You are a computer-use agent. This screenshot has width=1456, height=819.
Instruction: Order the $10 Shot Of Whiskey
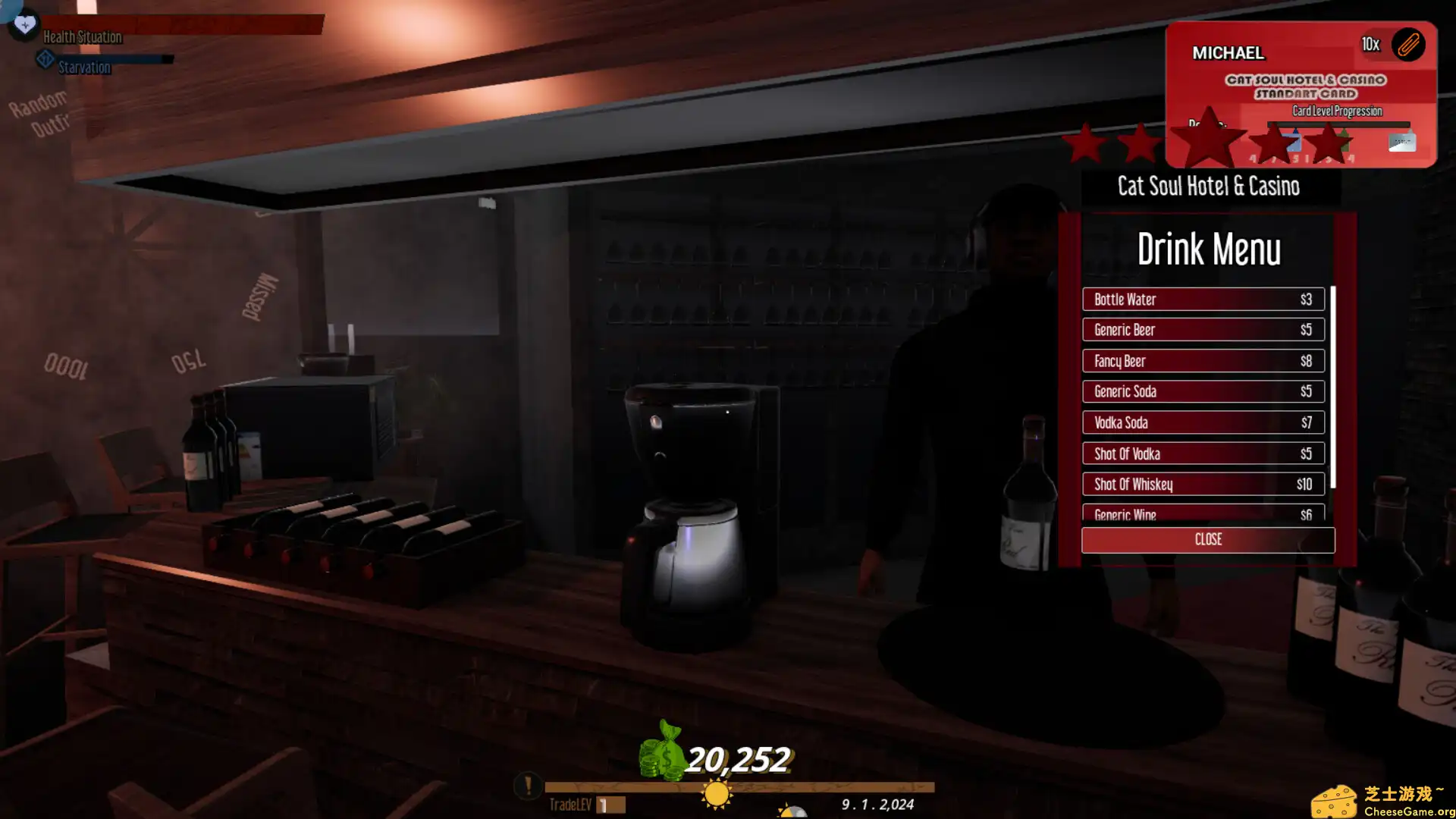pyautogui.click(x=1203, y=484)
